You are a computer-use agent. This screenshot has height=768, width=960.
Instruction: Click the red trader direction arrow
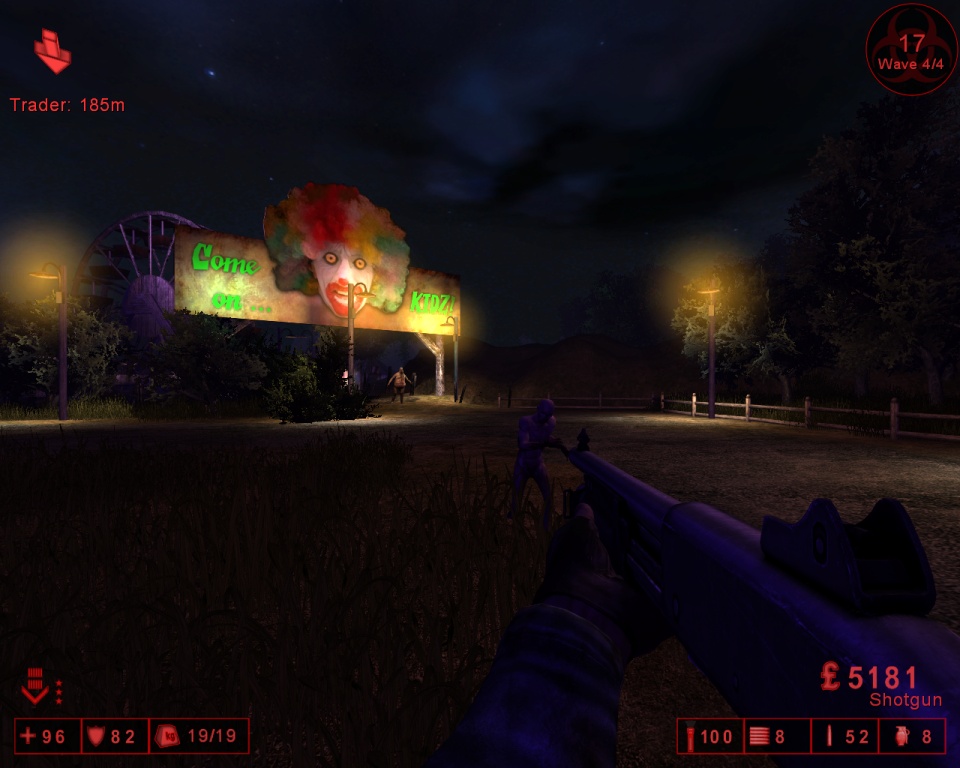coord(52,52)
